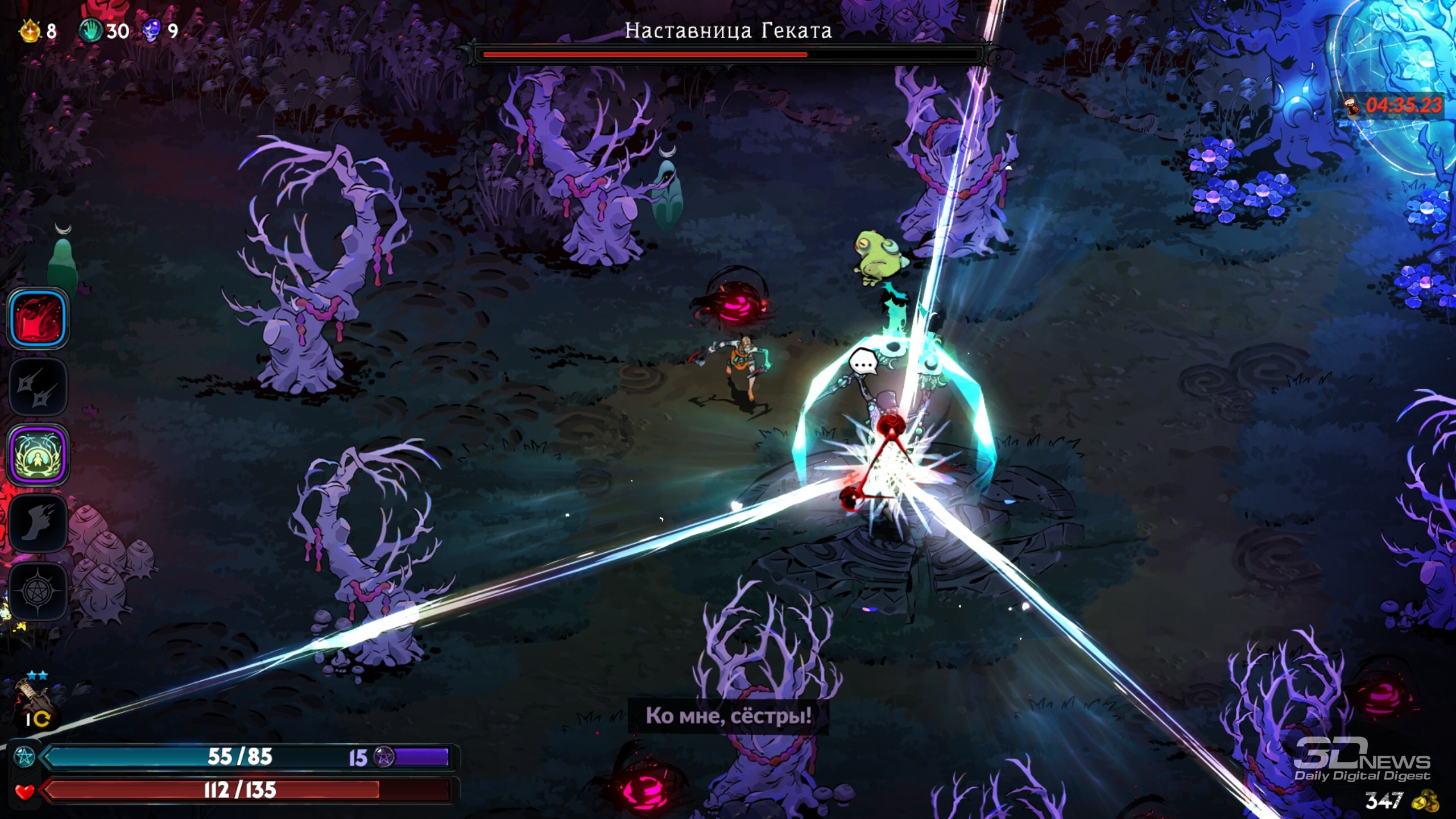This screenshot has height=819, width=1456.
Task: Click the empty Special slot with blade shards
Action: [x=38, y=387]
